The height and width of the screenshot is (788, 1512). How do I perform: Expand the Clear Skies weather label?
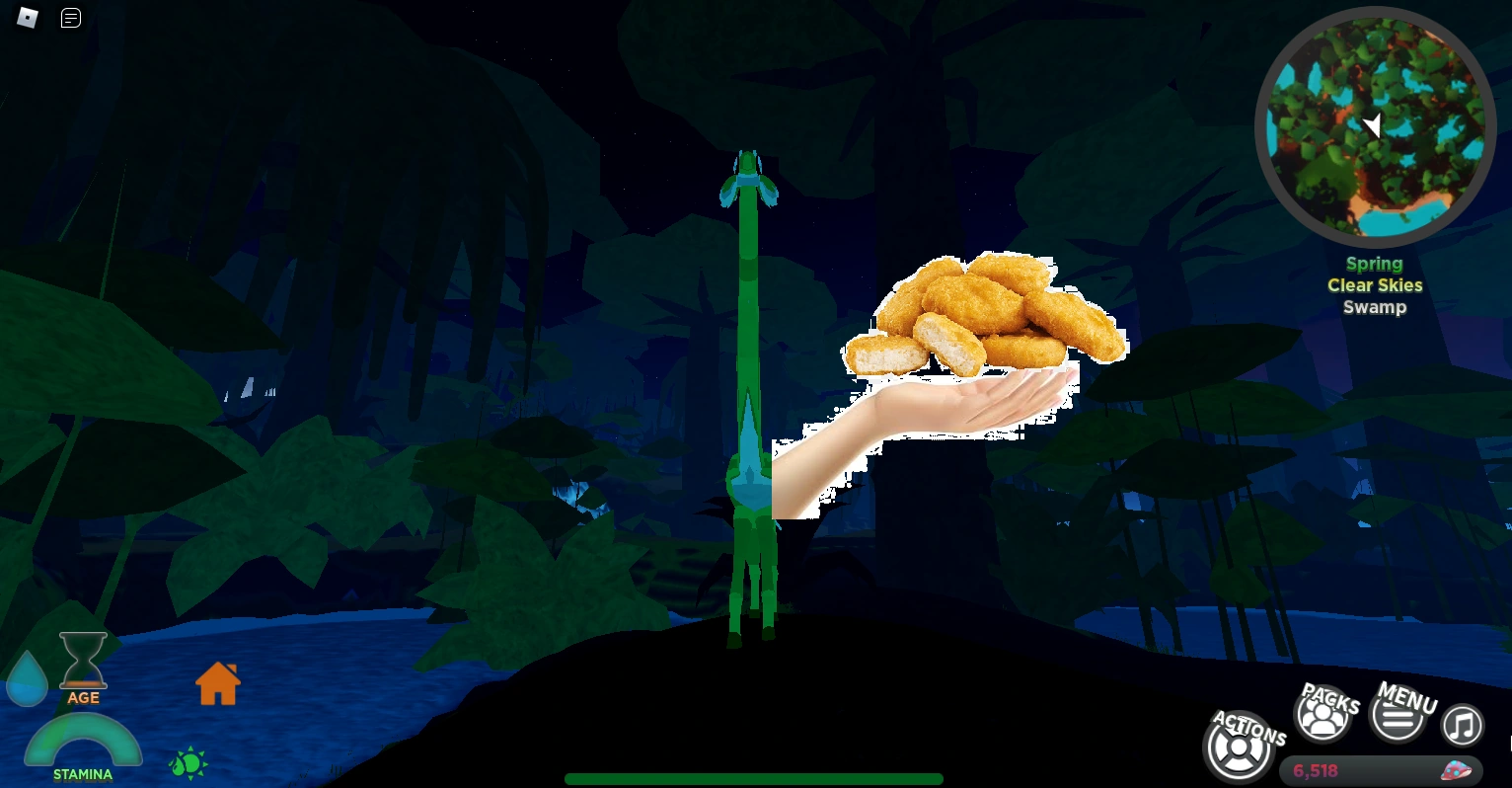coord(1375,285)
